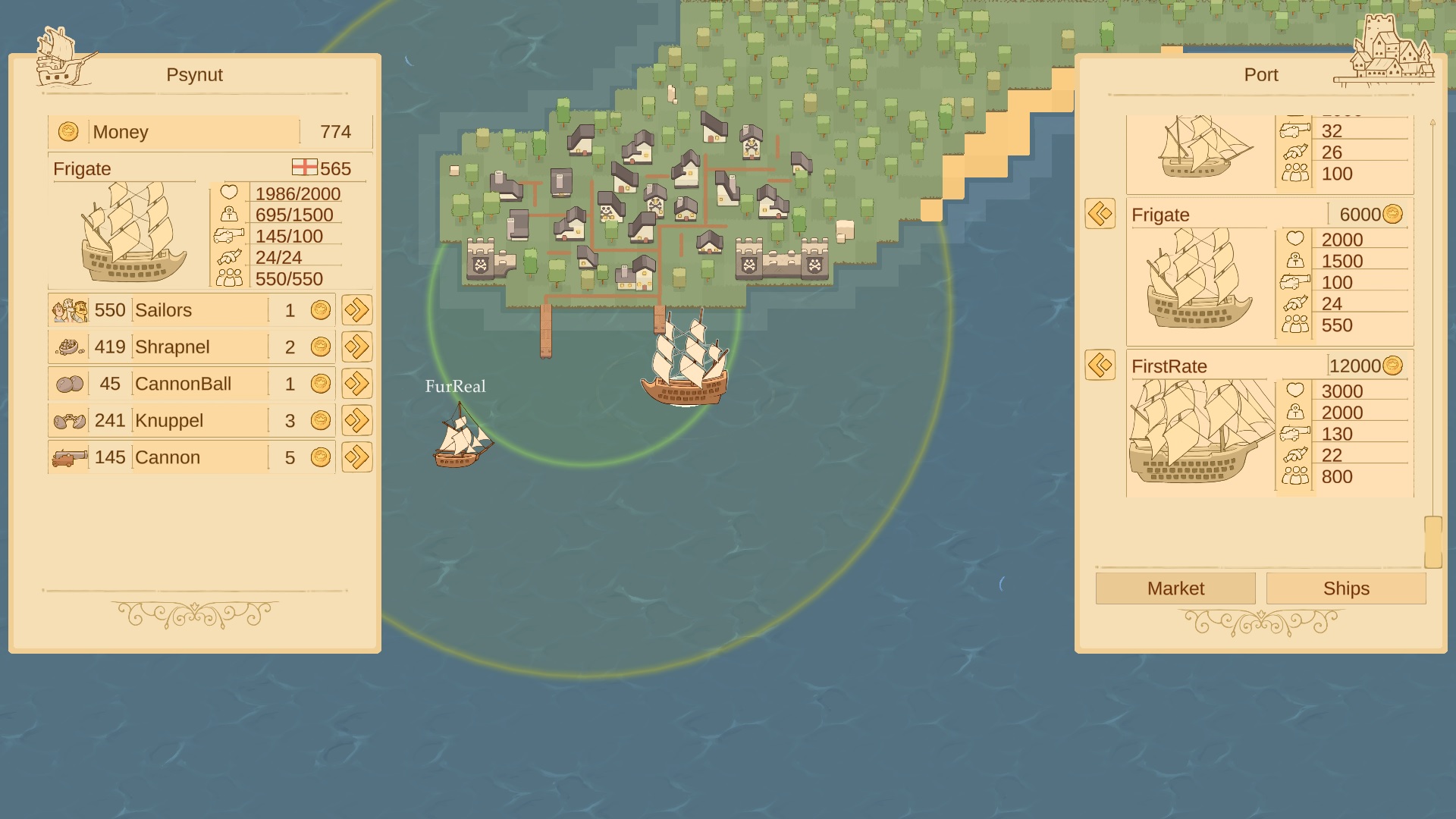Buy the Frigate with its arrow button
Image resolution: width=1456 pixels, height=819 pixels.
click(x=1100, y=214)
